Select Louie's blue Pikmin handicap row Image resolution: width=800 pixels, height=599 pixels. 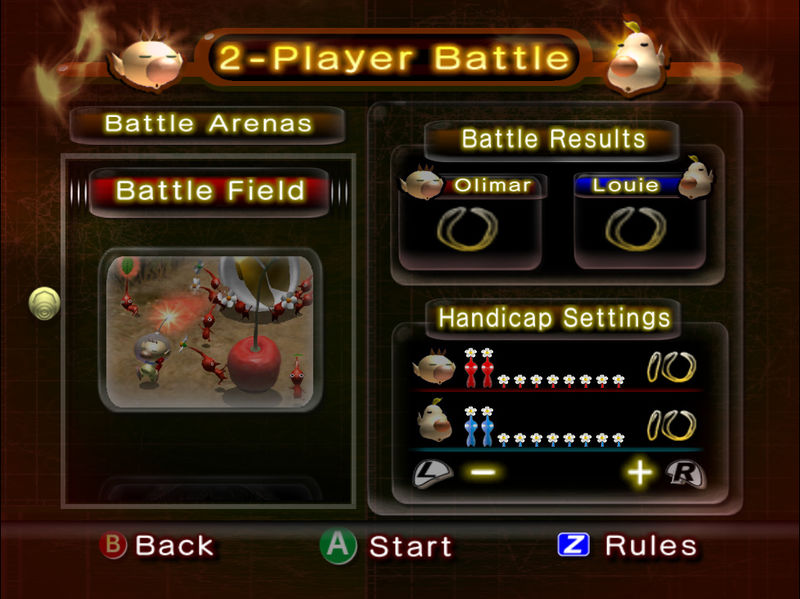point(557,426)
